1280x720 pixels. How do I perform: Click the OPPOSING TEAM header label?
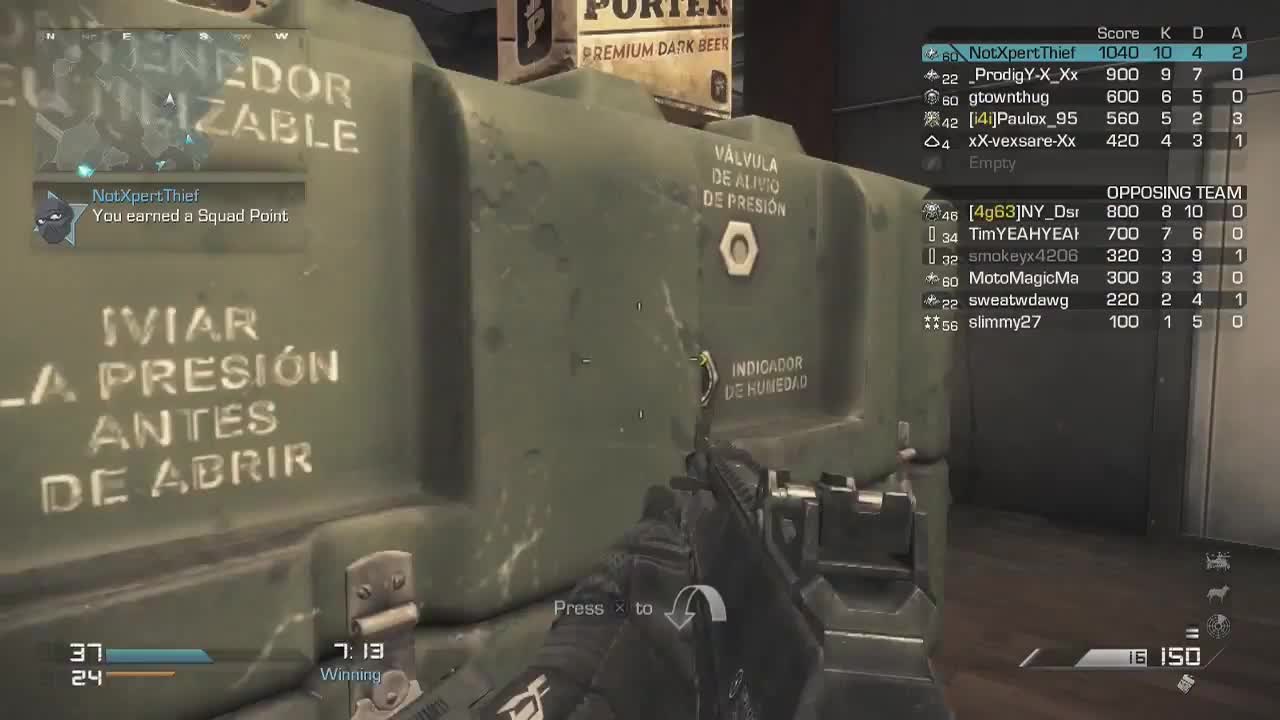(x=1175, y=192)
